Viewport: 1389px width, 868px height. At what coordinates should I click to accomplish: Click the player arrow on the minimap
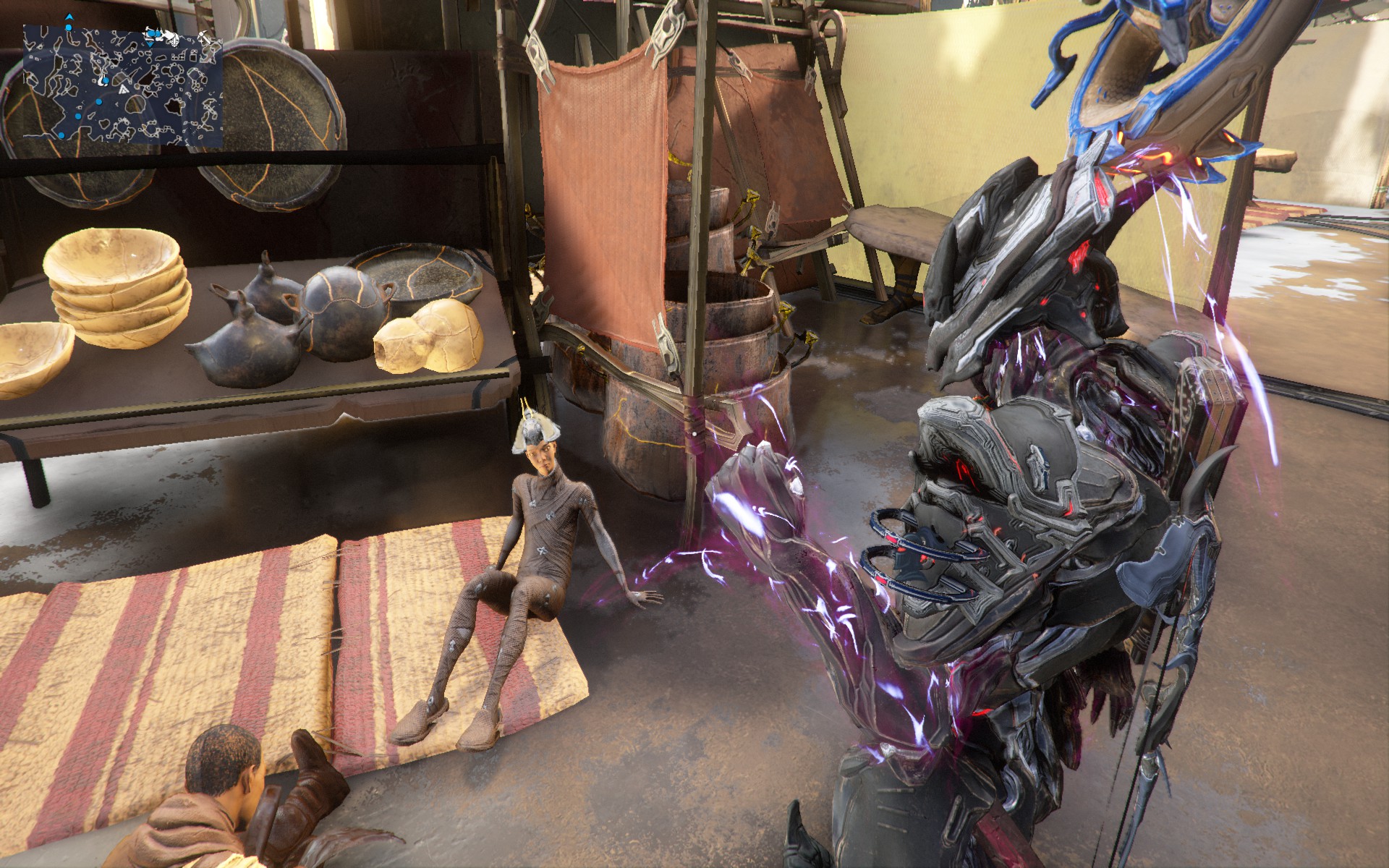coord(69,17)
